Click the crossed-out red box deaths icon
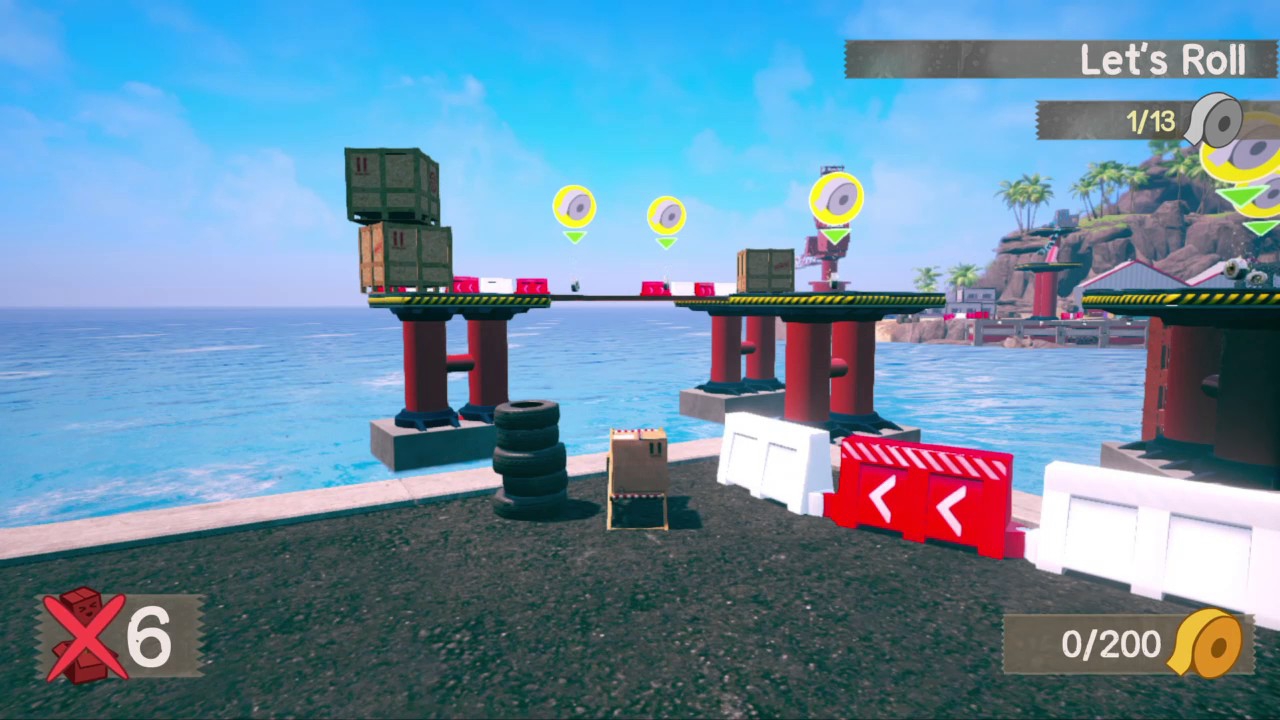Image resolution: width=1280 pixels, height=720 pixels. tap(85, 634)
